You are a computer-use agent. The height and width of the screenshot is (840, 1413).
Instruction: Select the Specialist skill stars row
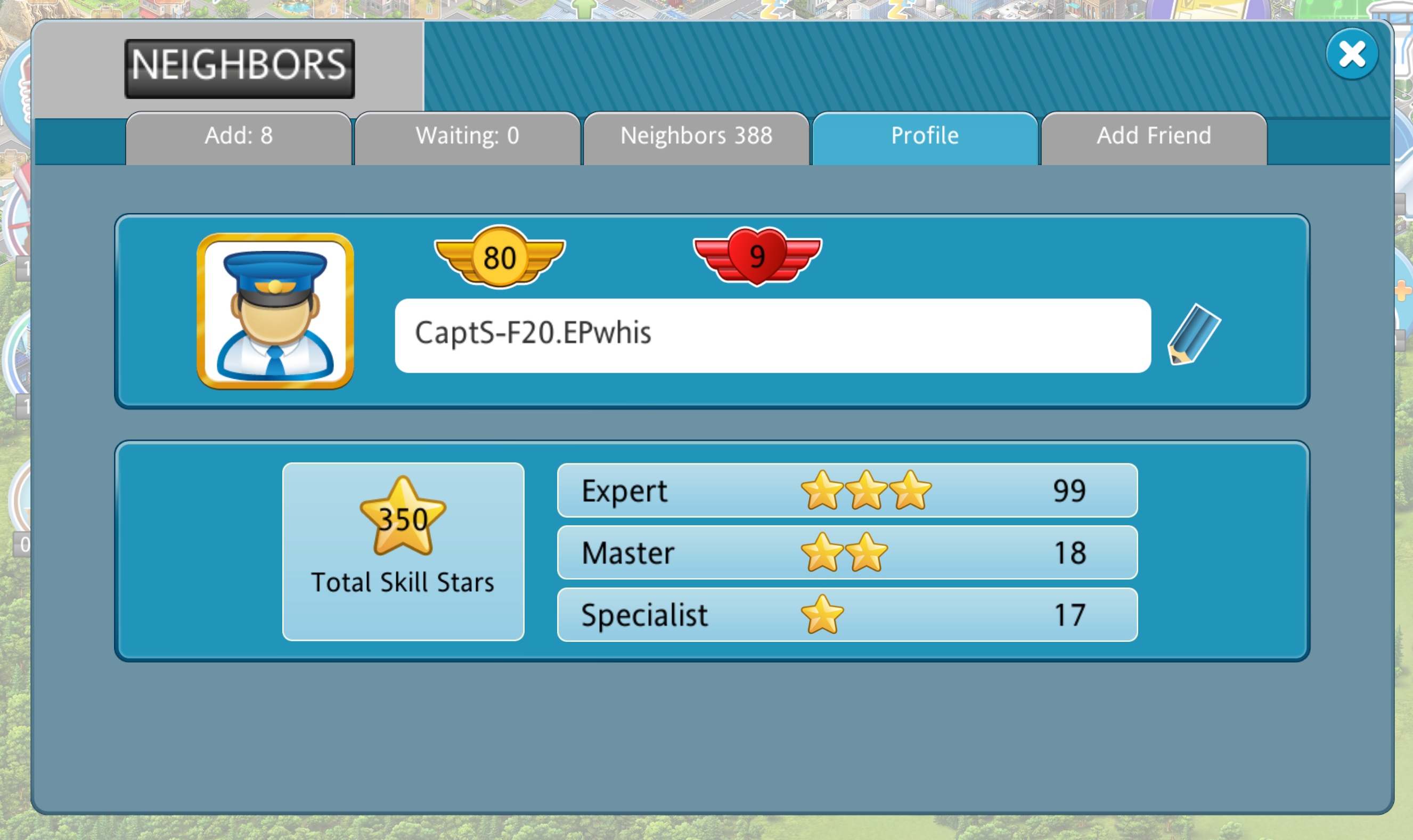pos(846,615)
